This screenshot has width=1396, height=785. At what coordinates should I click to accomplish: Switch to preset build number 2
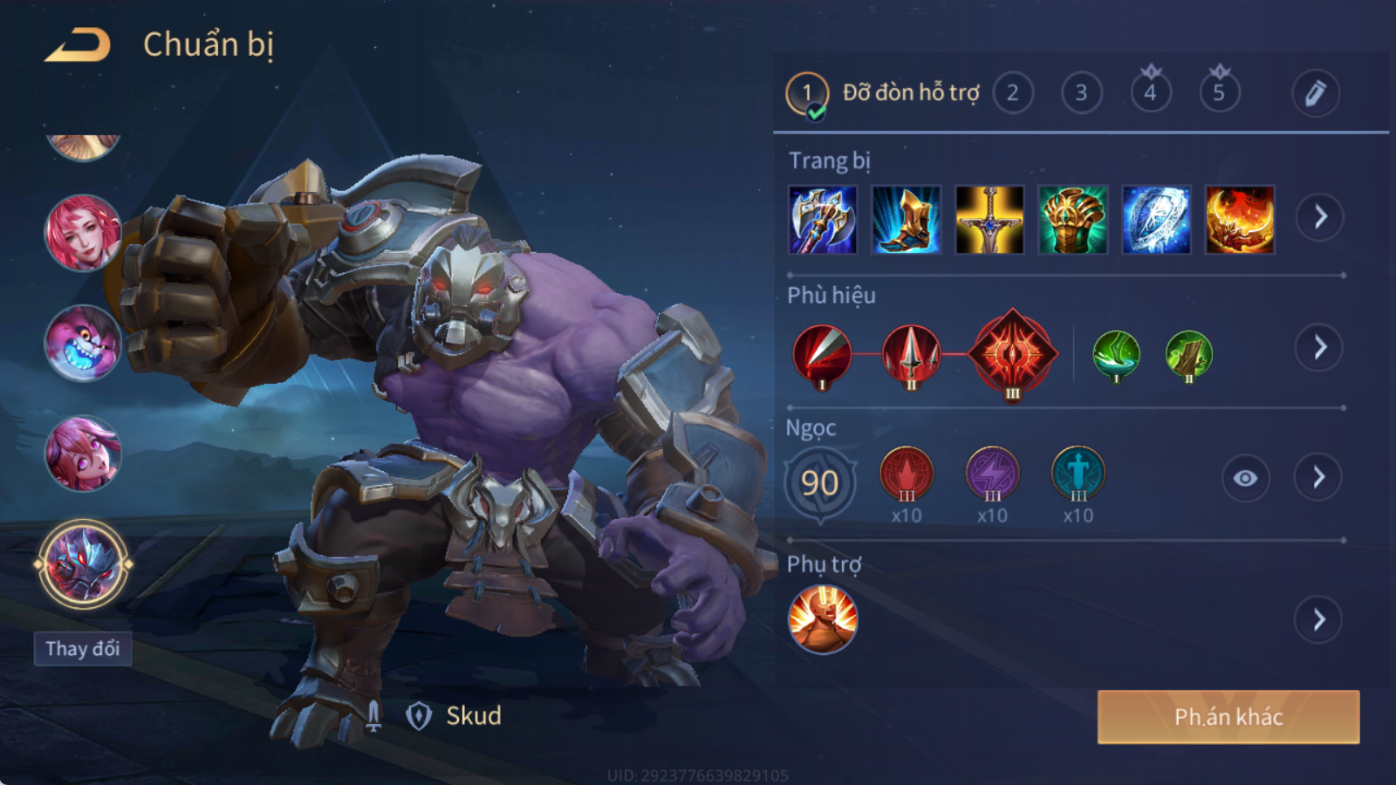[x=1012, y=93]
